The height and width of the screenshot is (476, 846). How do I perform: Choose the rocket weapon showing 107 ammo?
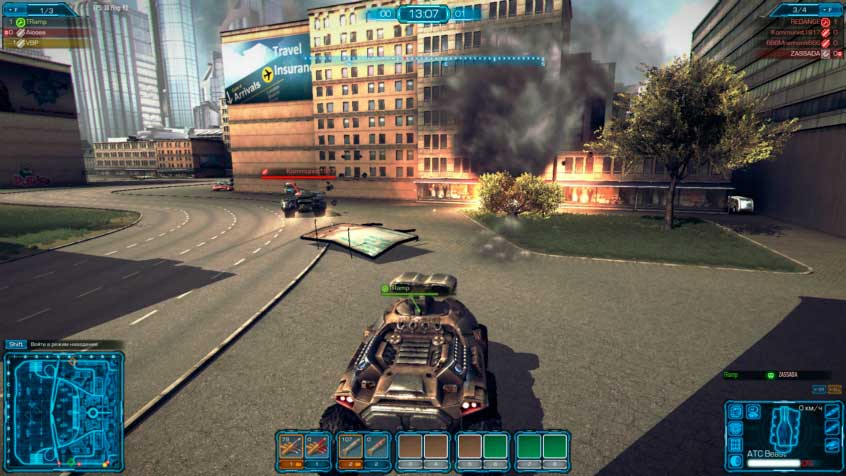(x=350, y=447)
